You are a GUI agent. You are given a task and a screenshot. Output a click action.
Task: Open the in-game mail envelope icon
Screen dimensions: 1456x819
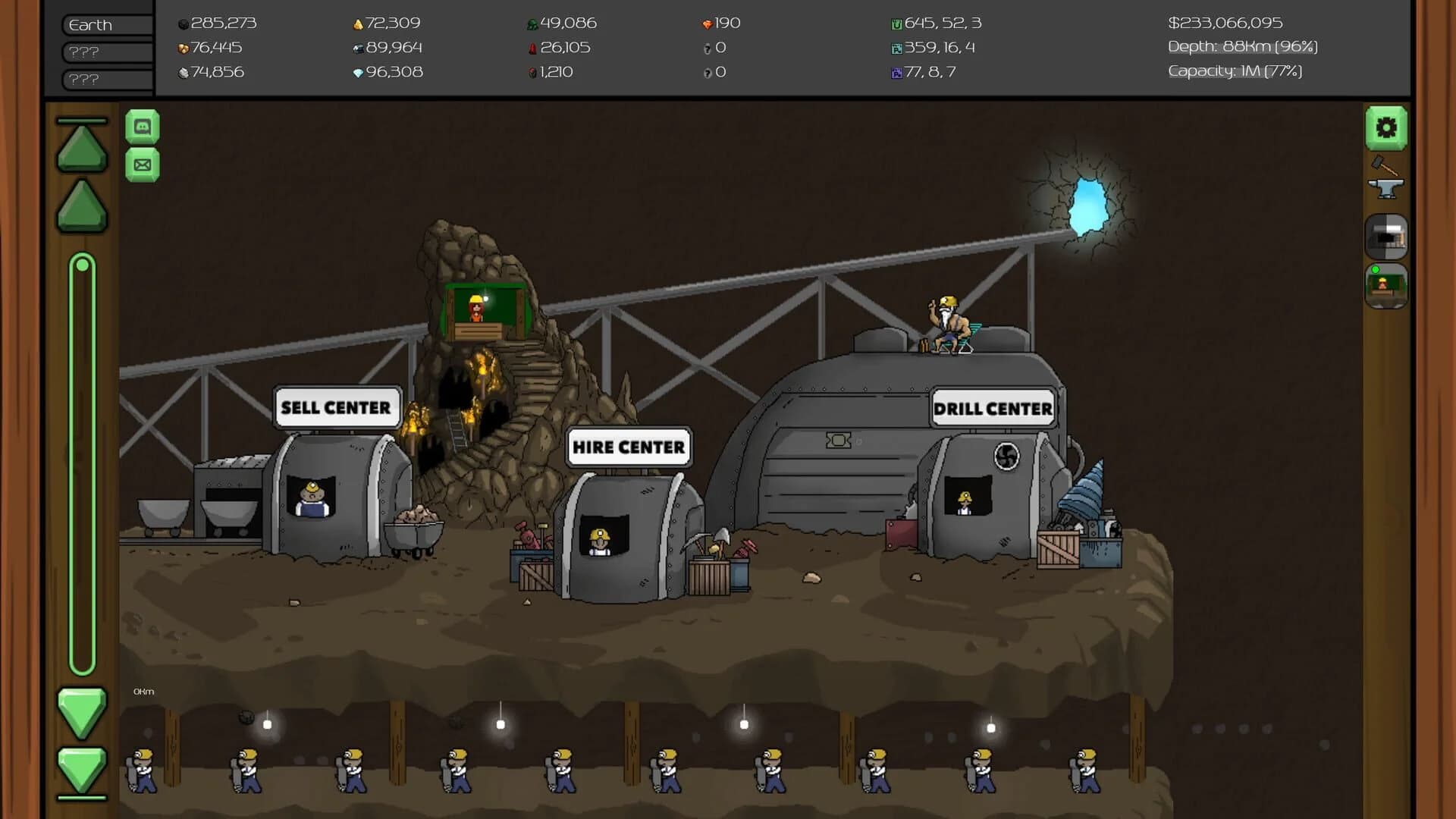(x=143, y=164)
